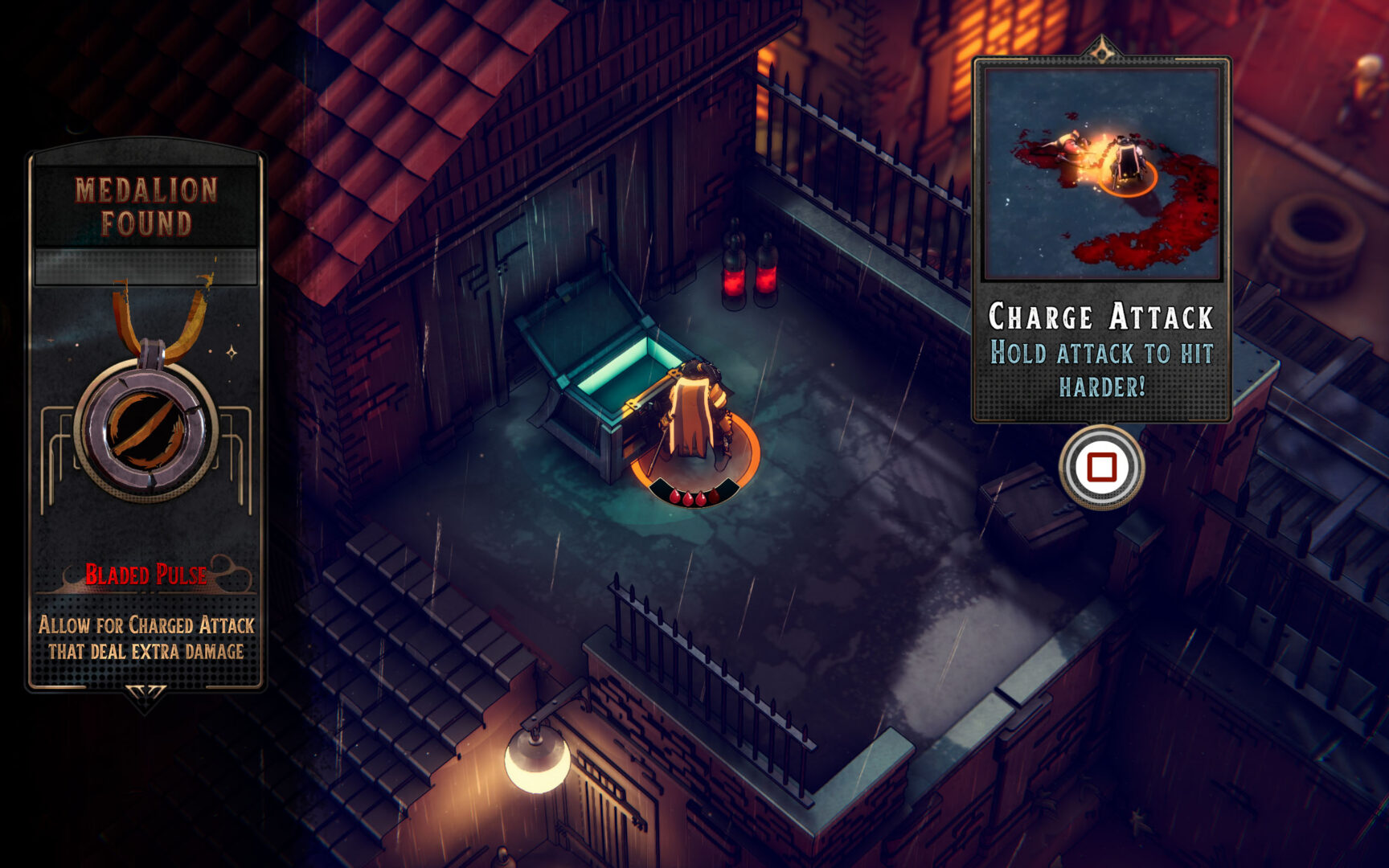Image resolution: width=1389 pixels, height=868 pixels.
Task: Select the Charge Attack title text
Action: click(x=1101, y=317)
